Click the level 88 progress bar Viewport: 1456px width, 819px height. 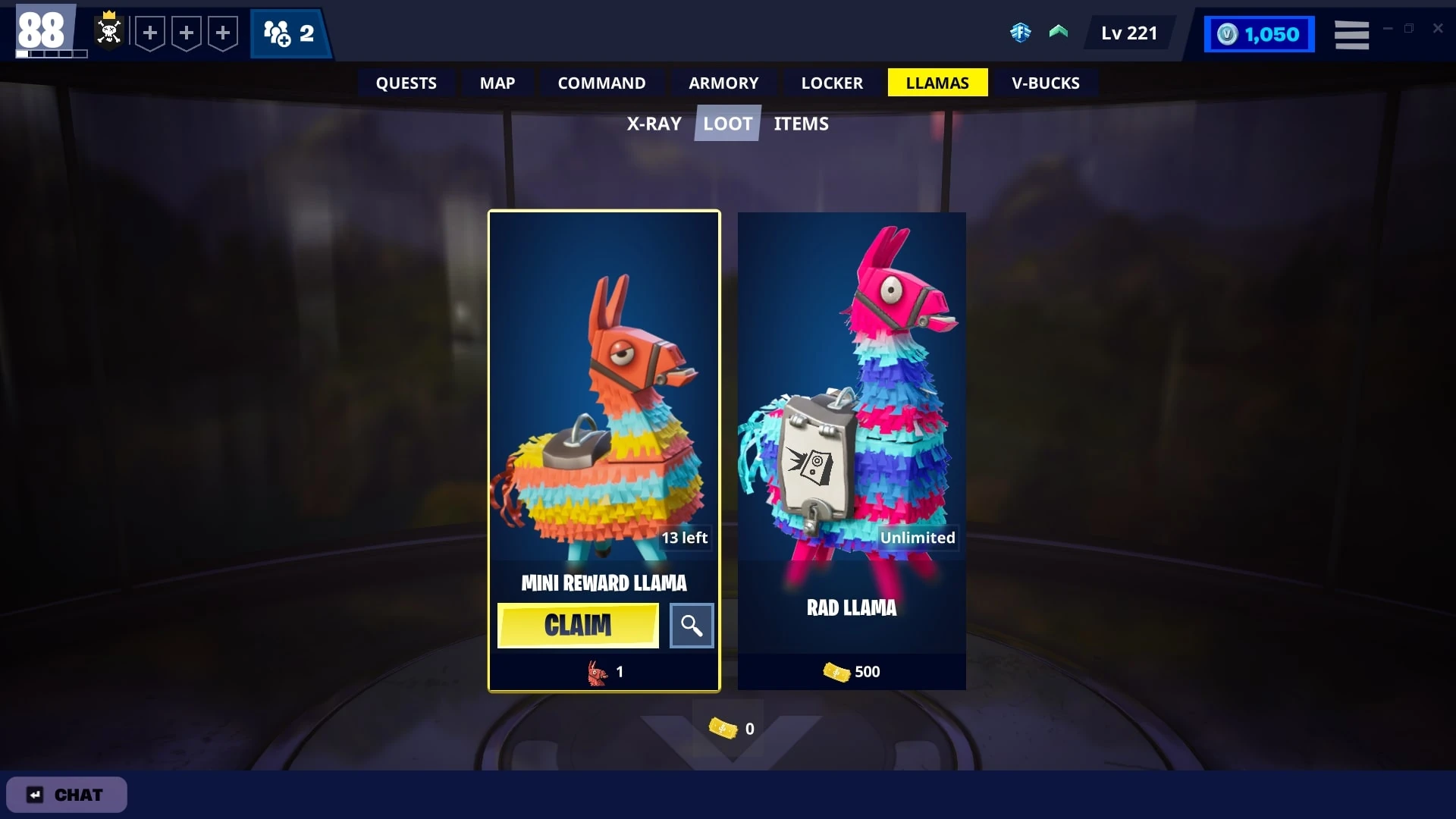51,54
